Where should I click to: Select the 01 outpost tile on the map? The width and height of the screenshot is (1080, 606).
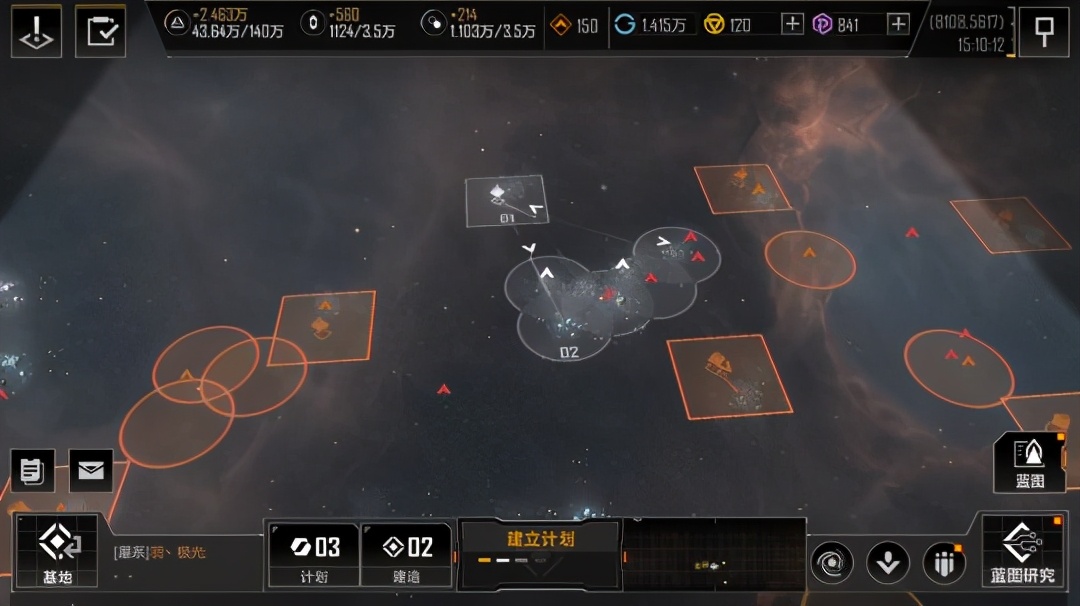pos(506,200)
